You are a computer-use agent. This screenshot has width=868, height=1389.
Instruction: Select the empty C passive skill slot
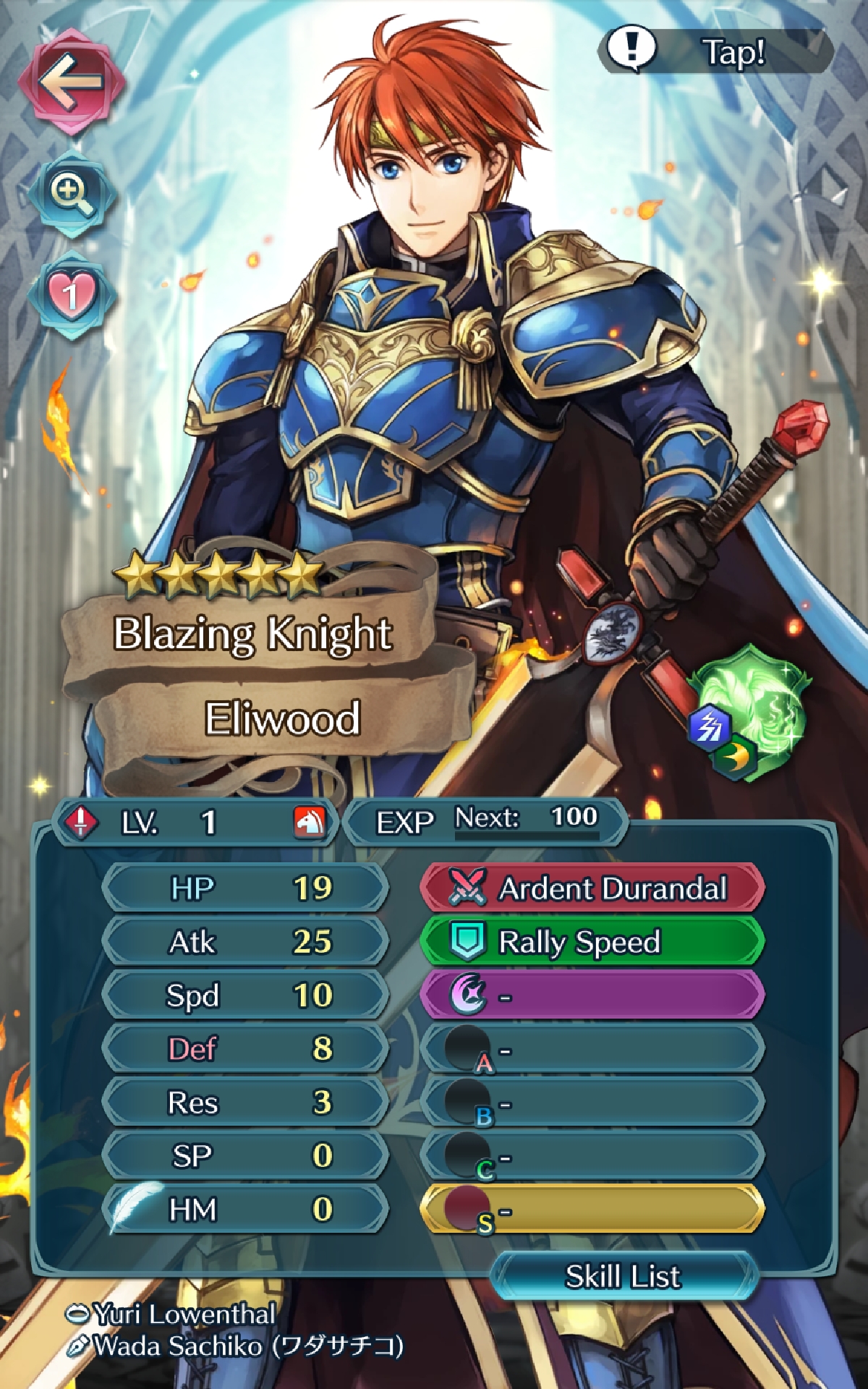(x=592, y=1156)
